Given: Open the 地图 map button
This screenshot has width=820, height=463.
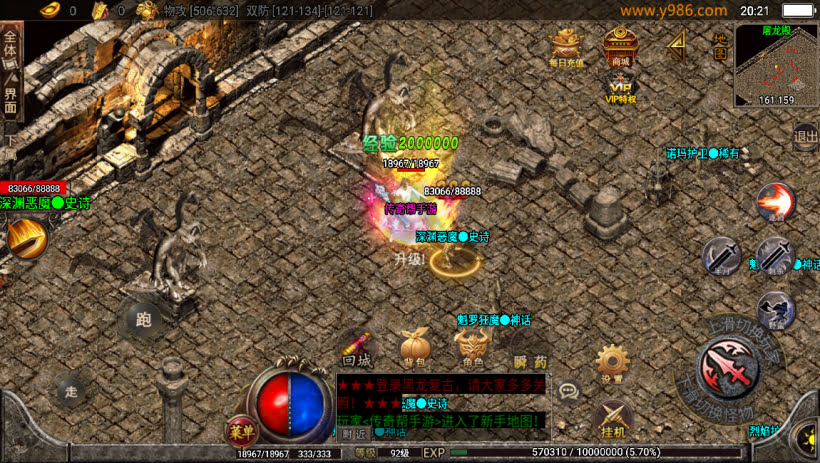Looking at the screenshot, I should pyautogui.click(x=720, y=40).
